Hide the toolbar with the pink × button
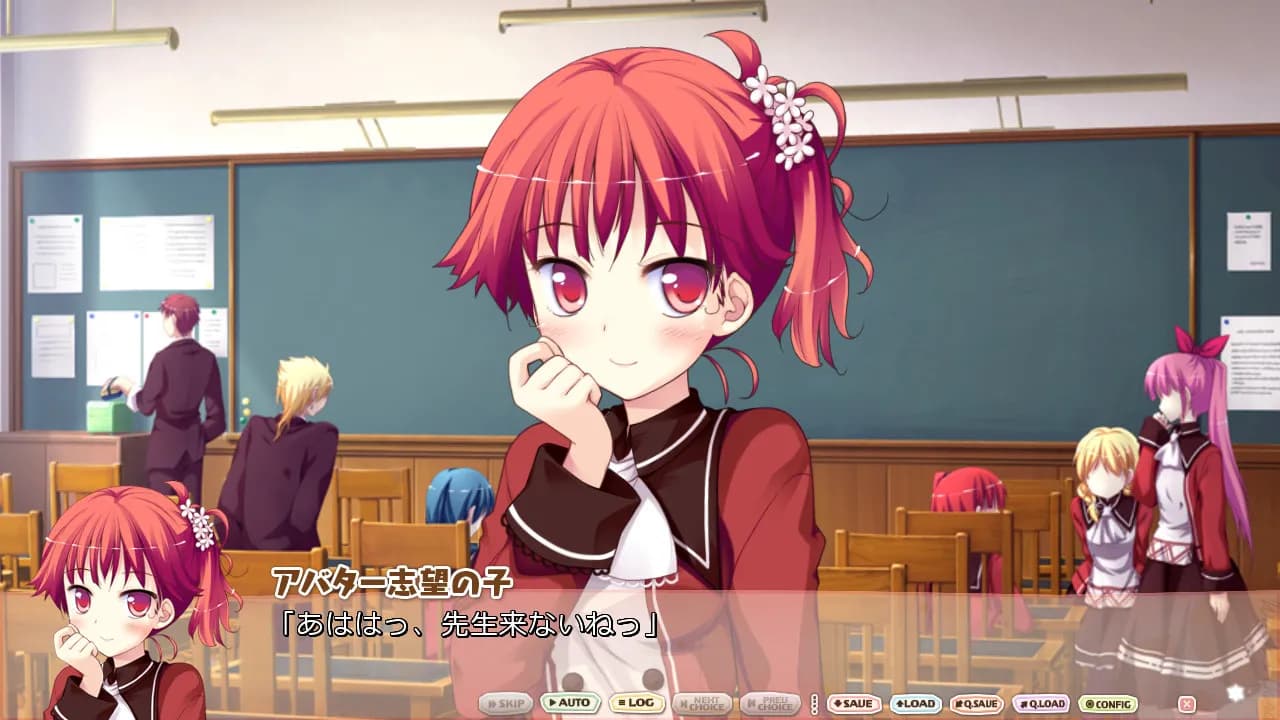The height and width of the screenshot is (720, 1280). pos(1185,703)
